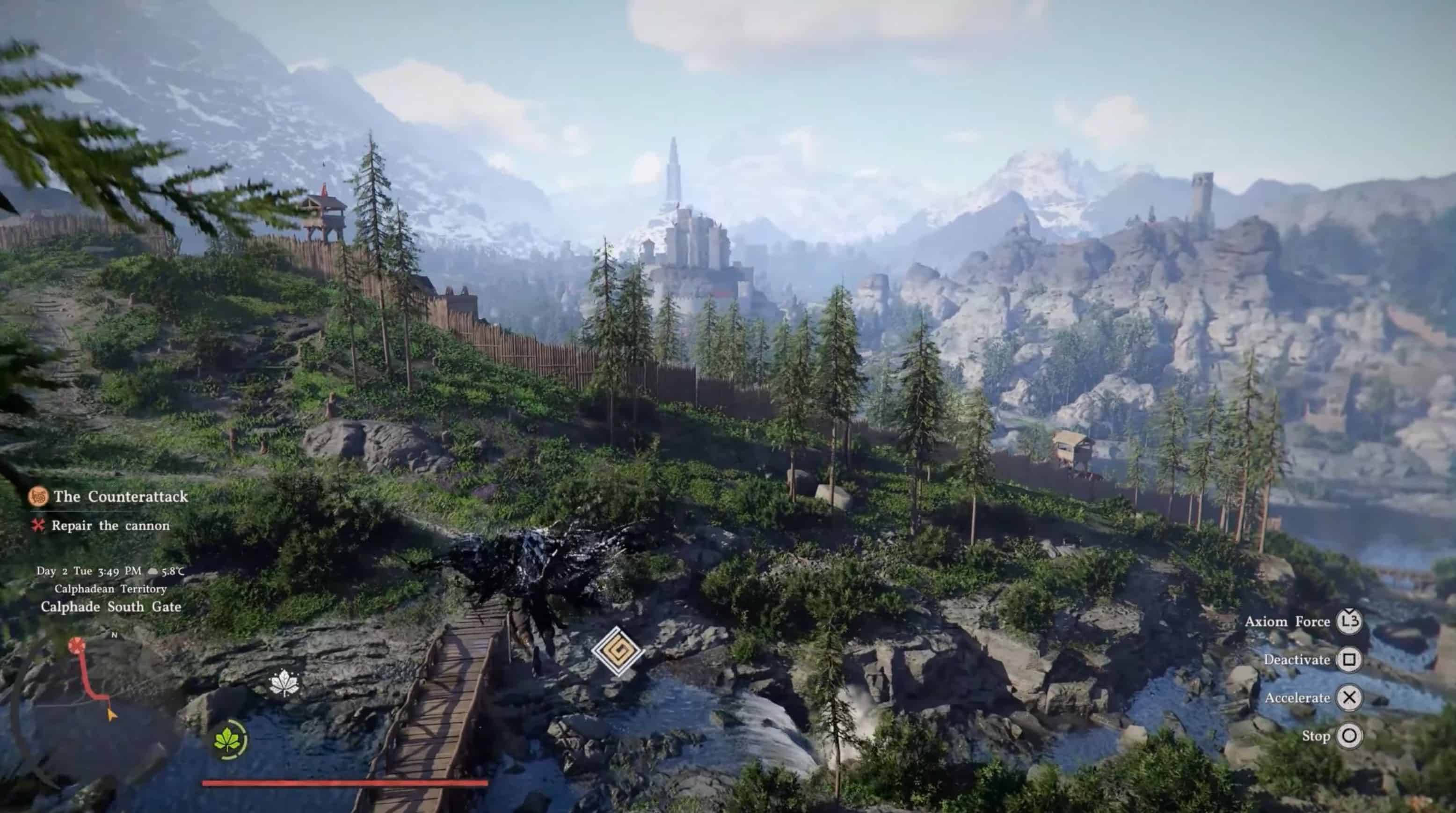Select the Repair the cannon objective
This screenshot has height=813, width=1456.
coord(110,526)
